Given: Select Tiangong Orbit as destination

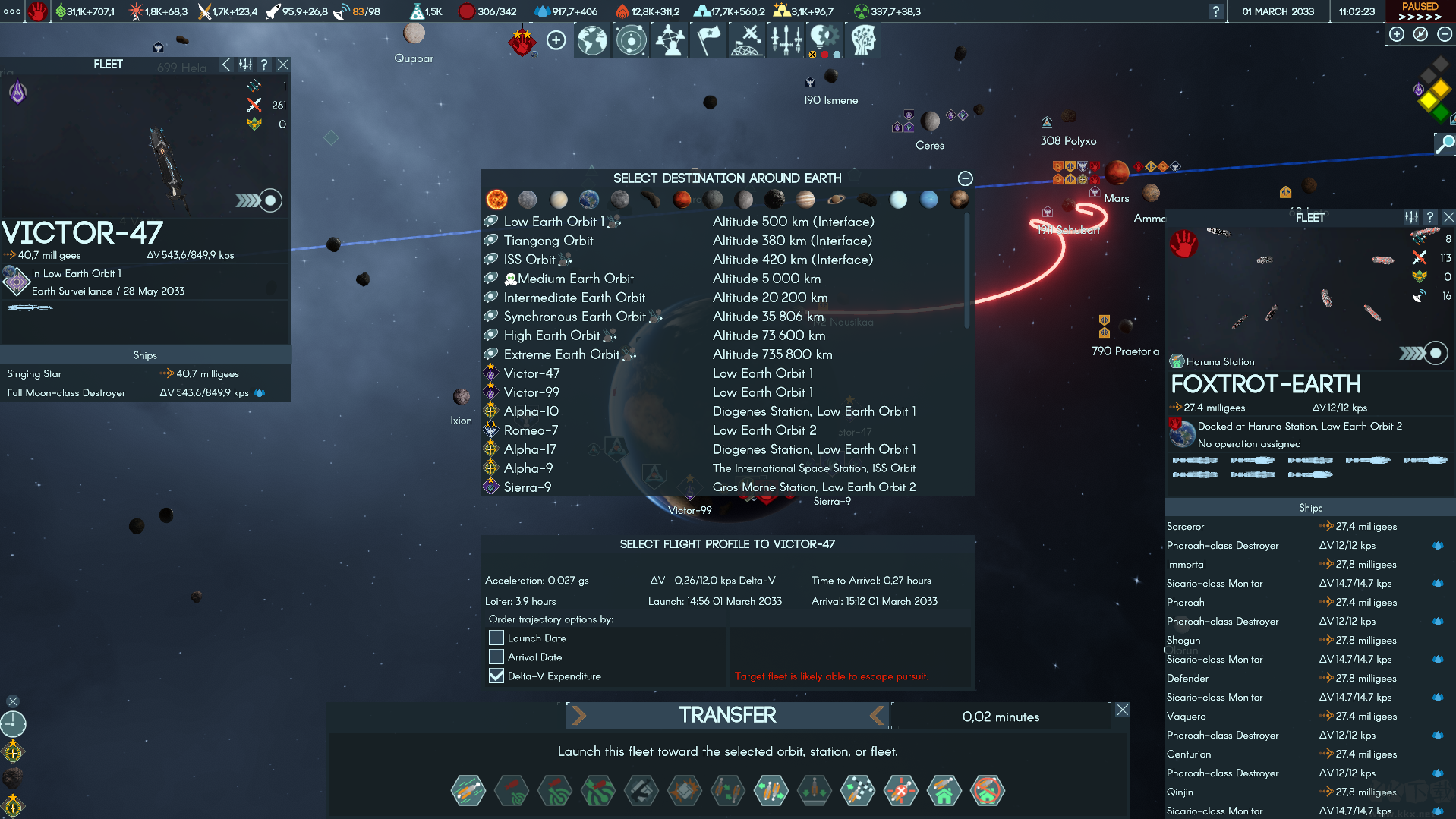Looking at the screenshot, I should pyautogui.click(x=548, y=241).
